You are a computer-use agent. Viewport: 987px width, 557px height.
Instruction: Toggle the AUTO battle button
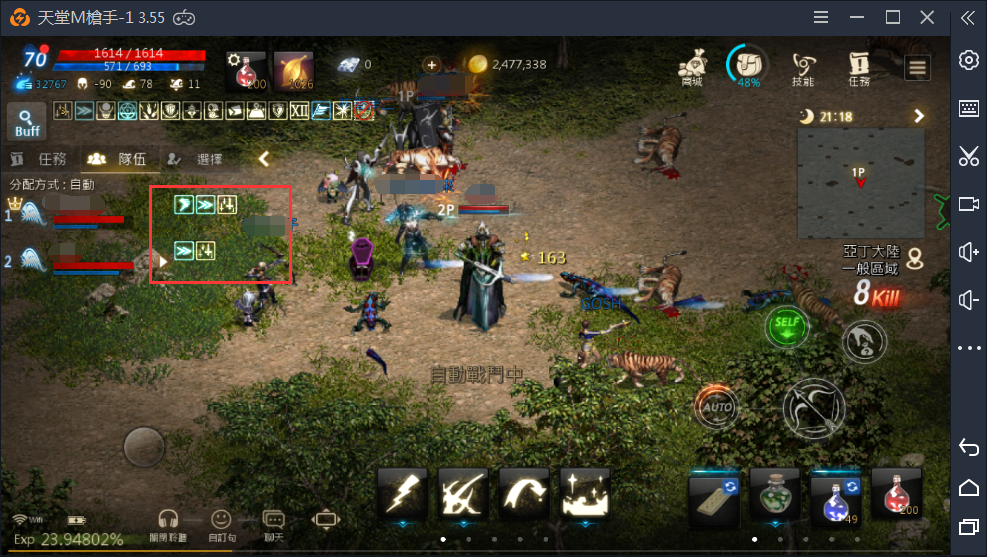coord(715,407)
